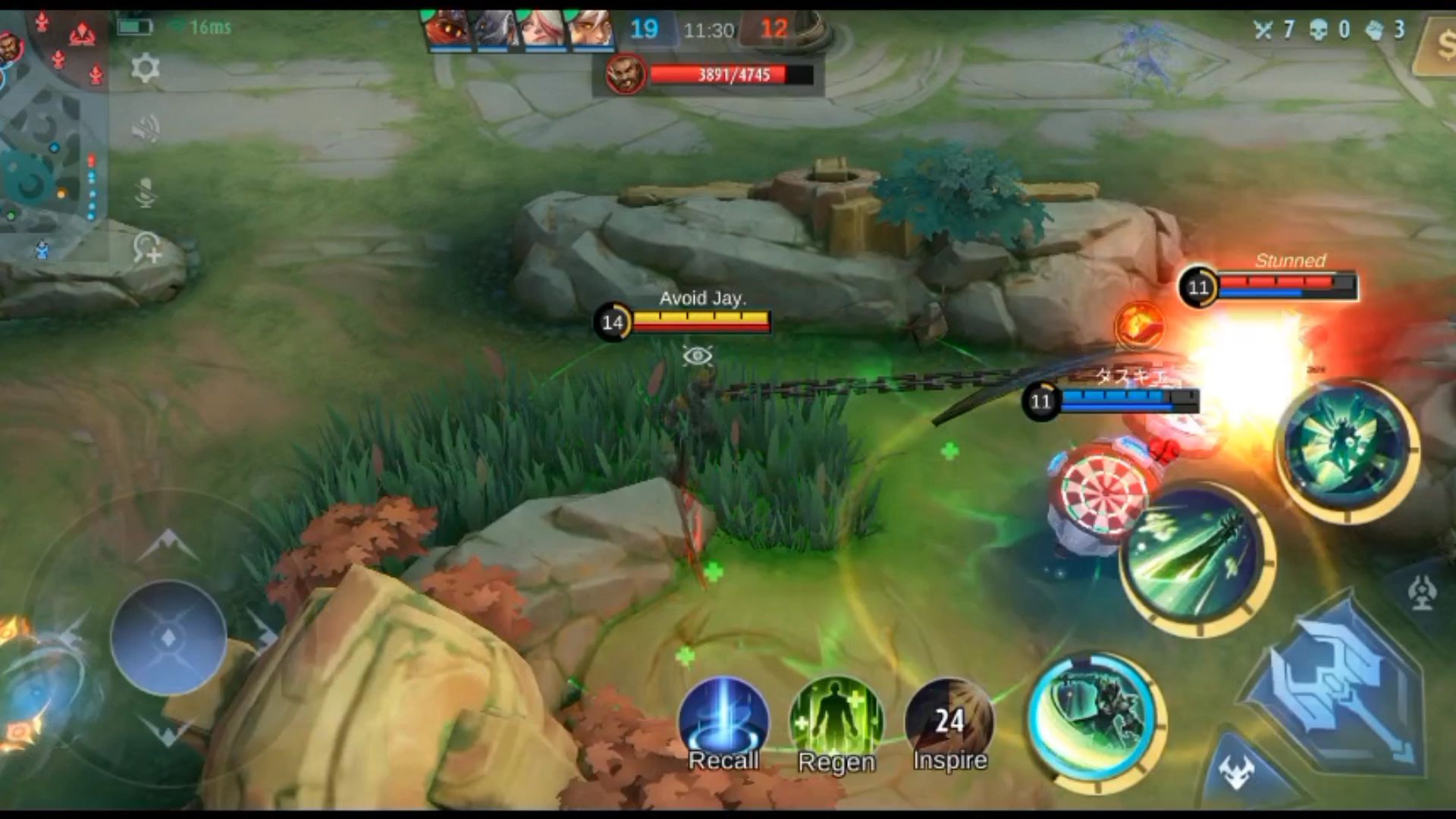Use the Recall spell

point(723,720)
